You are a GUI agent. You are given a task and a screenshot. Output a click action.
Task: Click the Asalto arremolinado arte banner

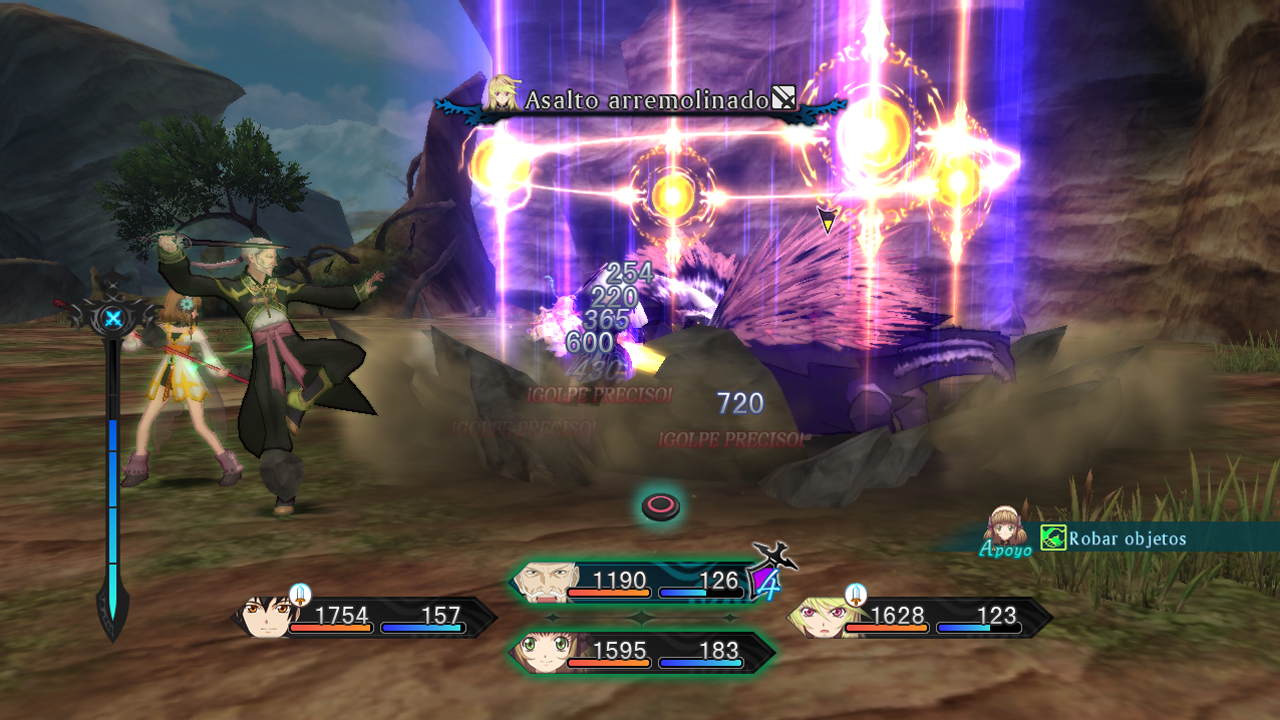coord(647,101)
